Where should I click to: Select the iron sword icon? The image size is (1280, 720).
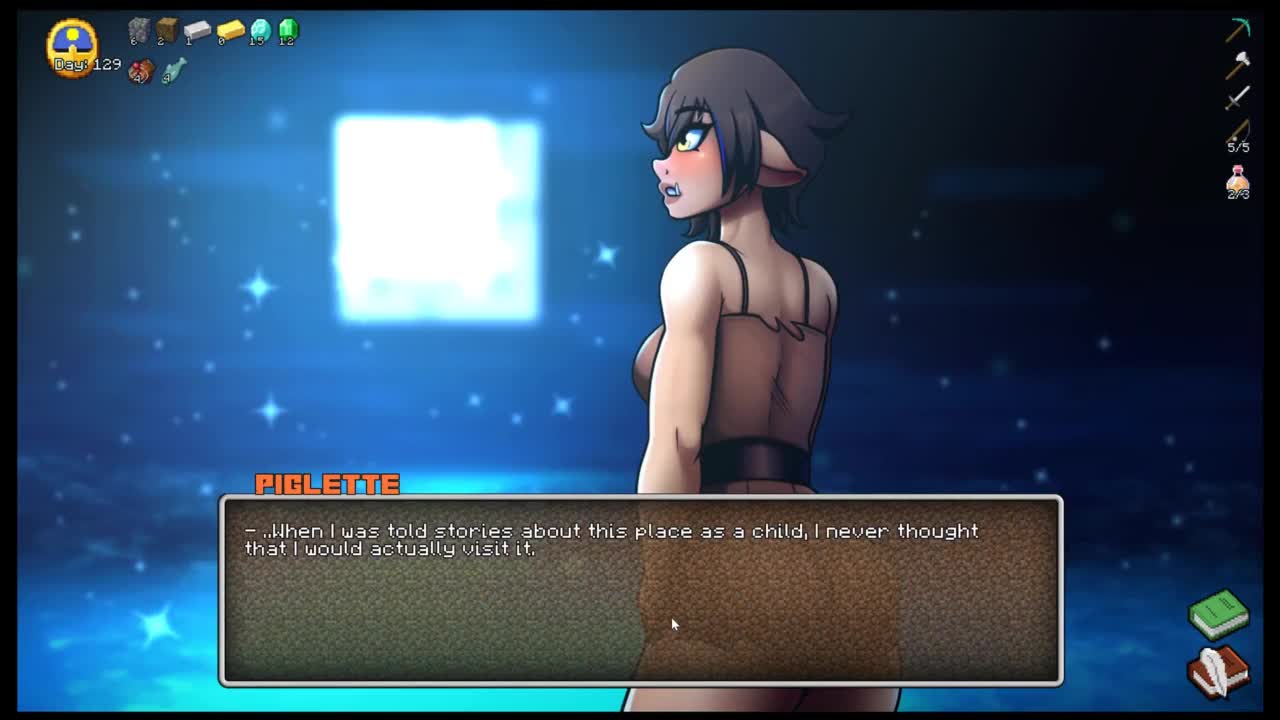click(1238, 98)
